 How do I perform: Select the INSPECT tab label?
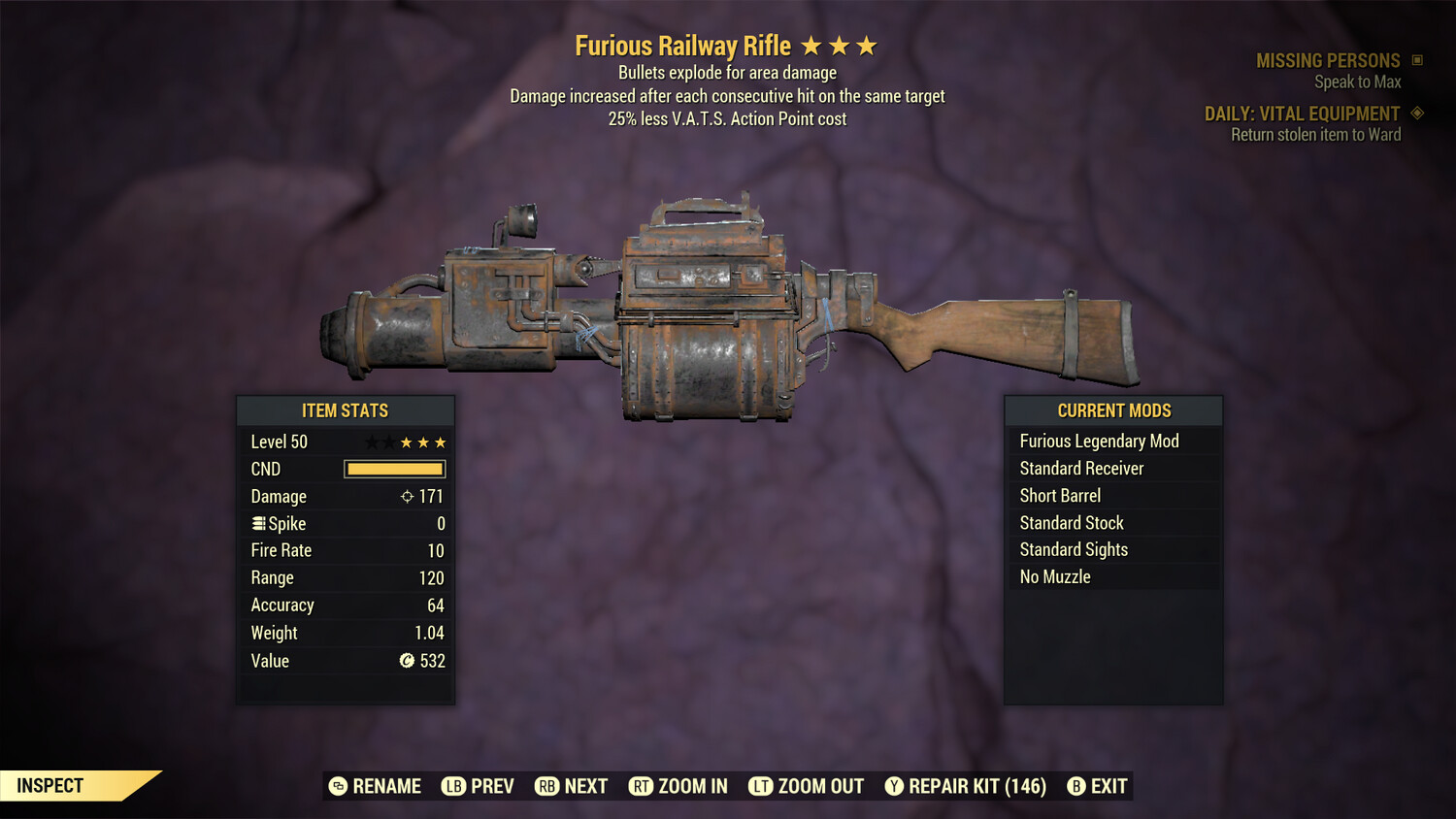[x=49, y=785]
